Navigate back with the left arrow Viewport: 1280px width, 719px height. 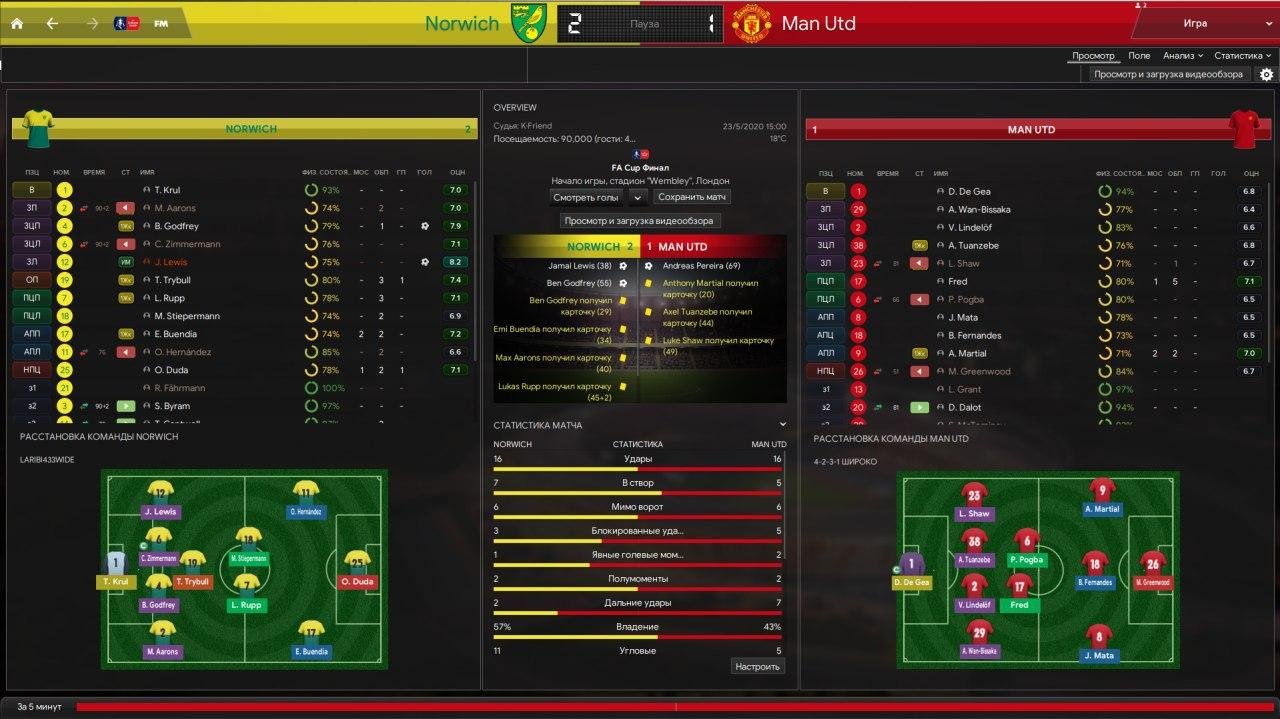[x=52, y=24]
